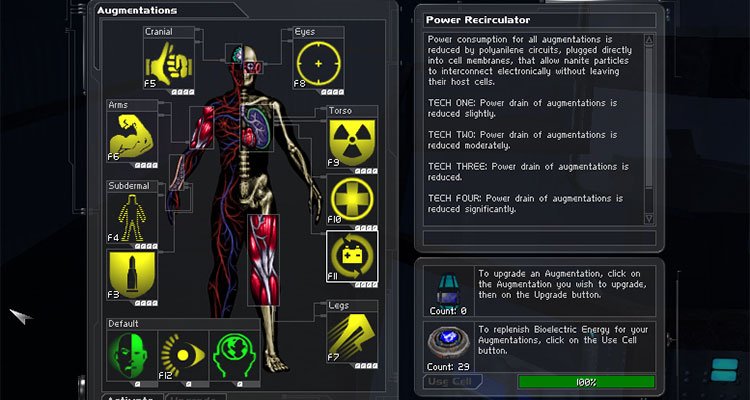The height and width of the screenshot is (400, 750).
Task: Choose the medical cross augmentation marked F10
Action: coord(353,199)
